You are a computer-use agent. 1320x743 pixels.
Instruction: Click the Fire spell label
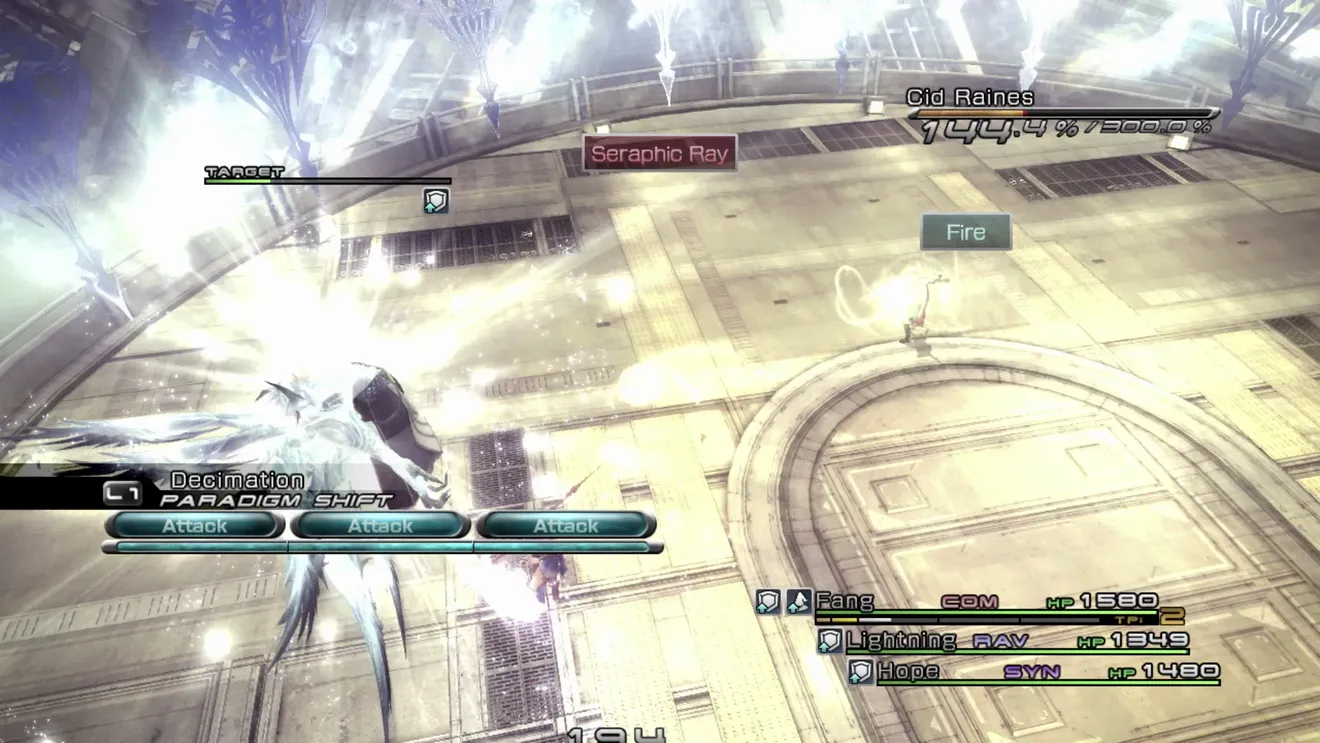(x=966, y=233)
